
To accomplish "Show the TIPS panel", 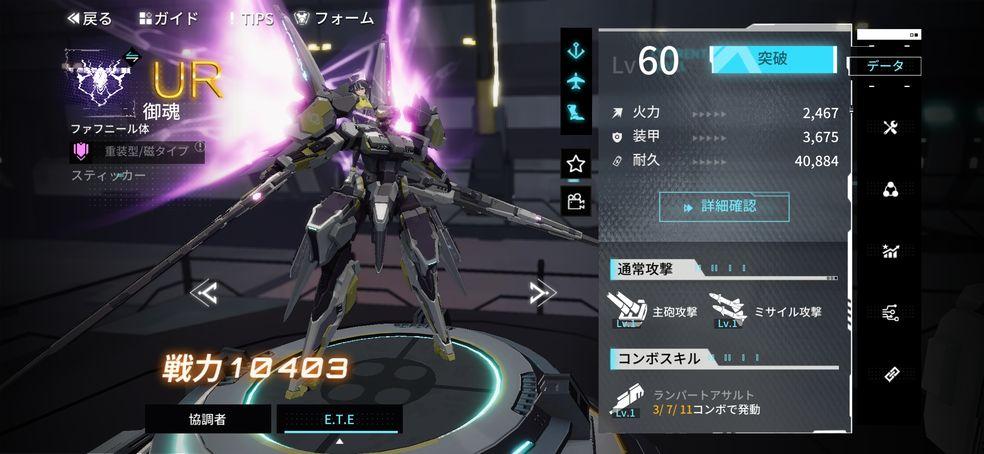I will (250, 18).
